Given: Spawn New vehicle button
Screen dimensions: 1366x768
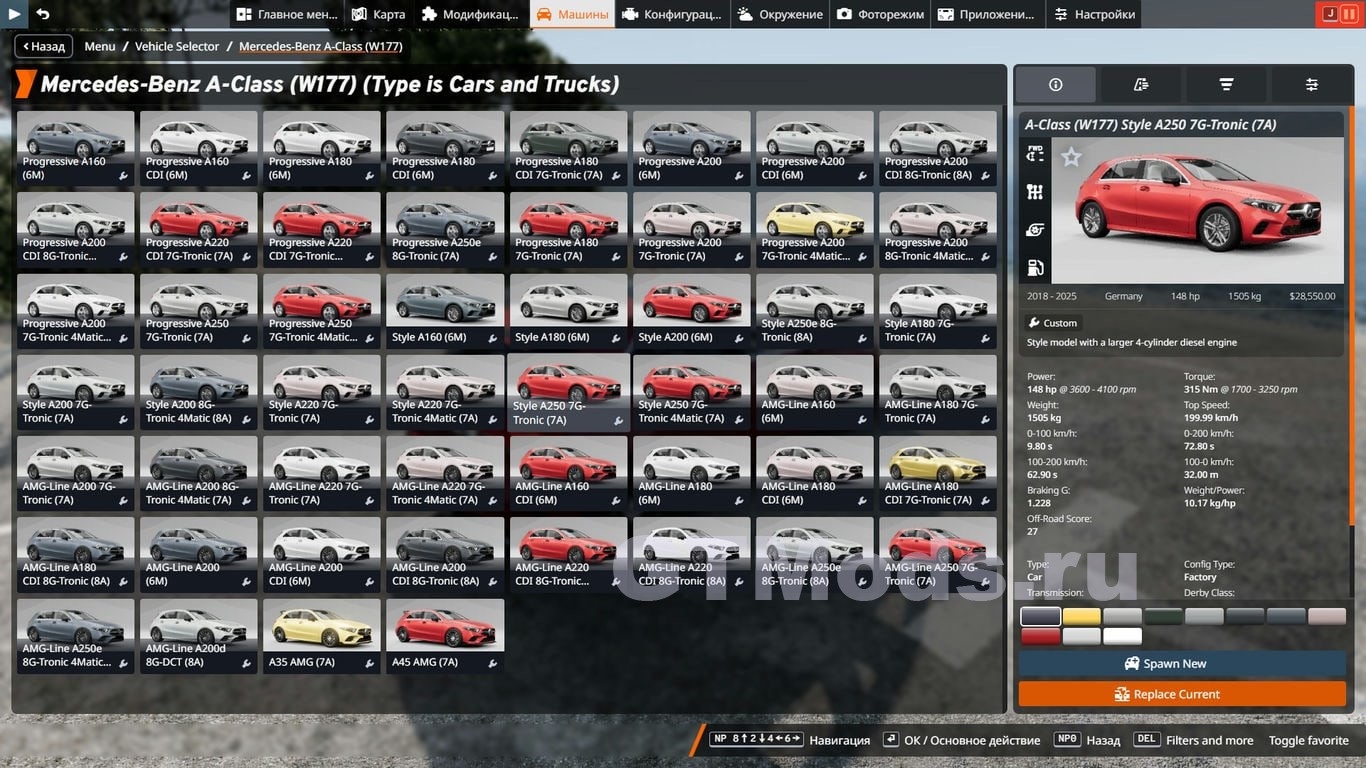Looking at the screenshot, I should coord(1182,663).
